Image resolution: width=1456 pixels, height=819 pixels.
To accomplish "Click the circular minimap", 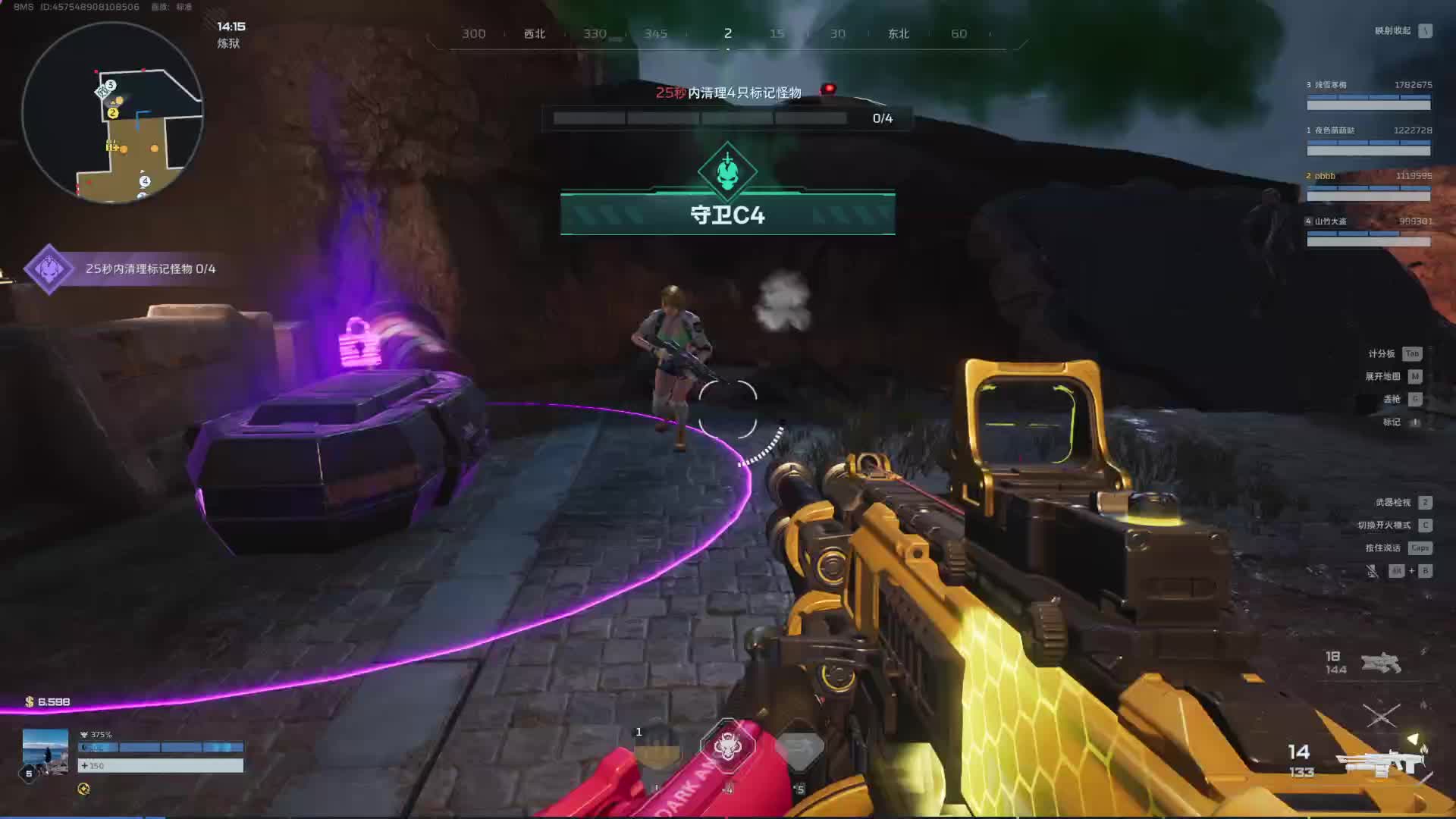I will coord(112,112).
